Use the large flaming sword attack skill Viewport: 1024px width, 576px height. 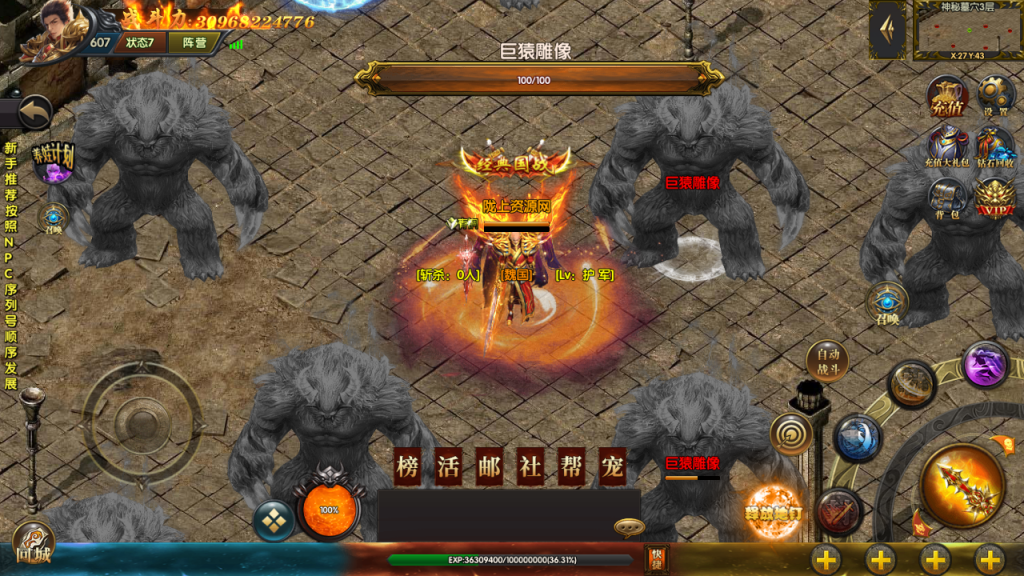pos(962,485)
